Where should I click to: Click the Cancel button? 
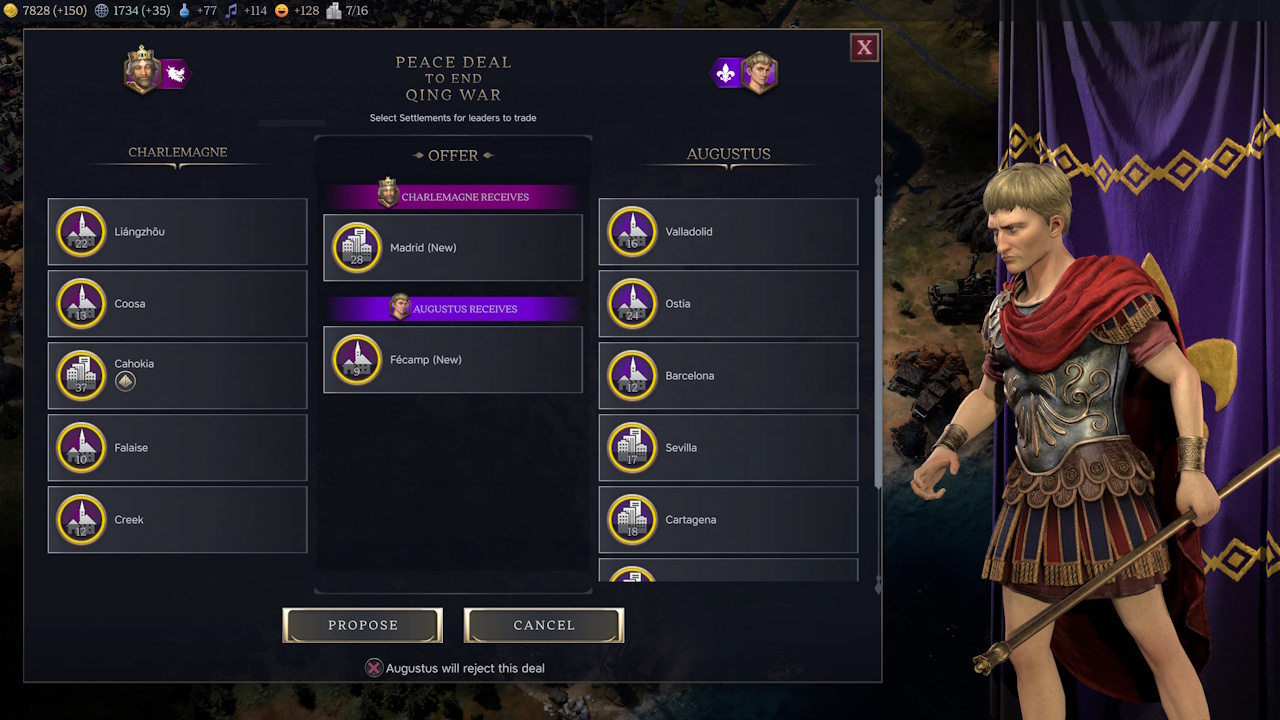click(x=543, y=624)
